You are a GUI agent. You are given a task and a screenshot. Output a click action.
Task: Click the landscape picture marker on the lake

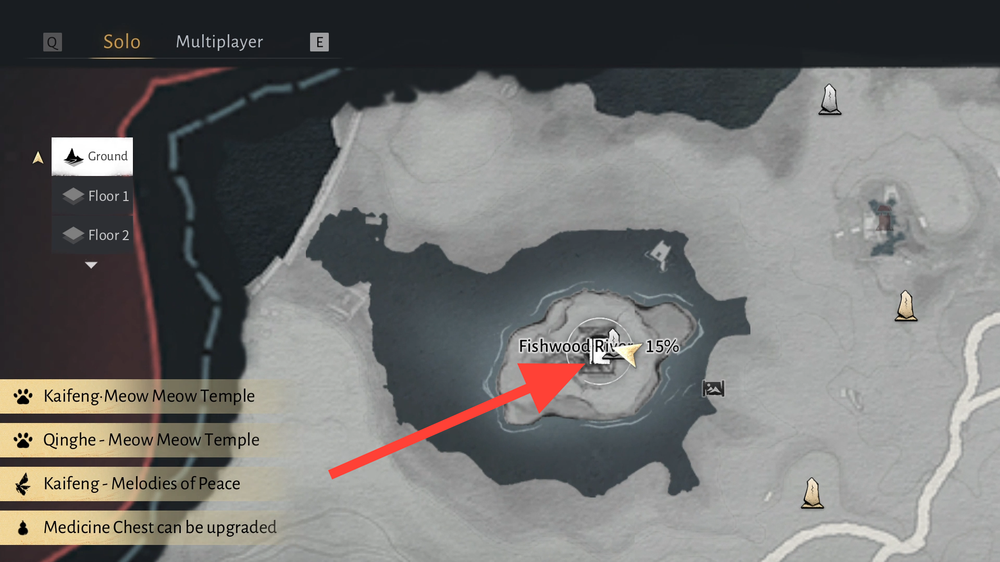pos(713,388)
